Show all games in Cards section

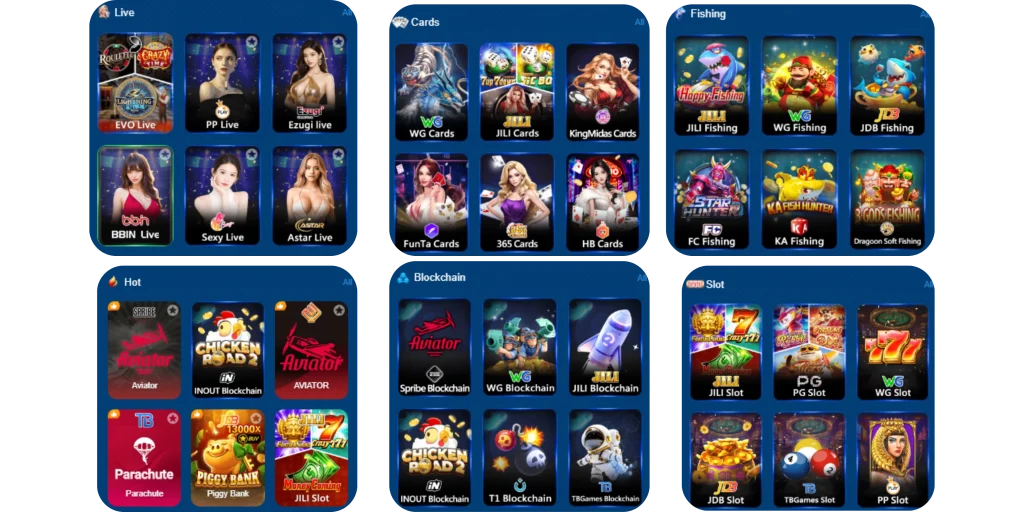click(639, 22)
